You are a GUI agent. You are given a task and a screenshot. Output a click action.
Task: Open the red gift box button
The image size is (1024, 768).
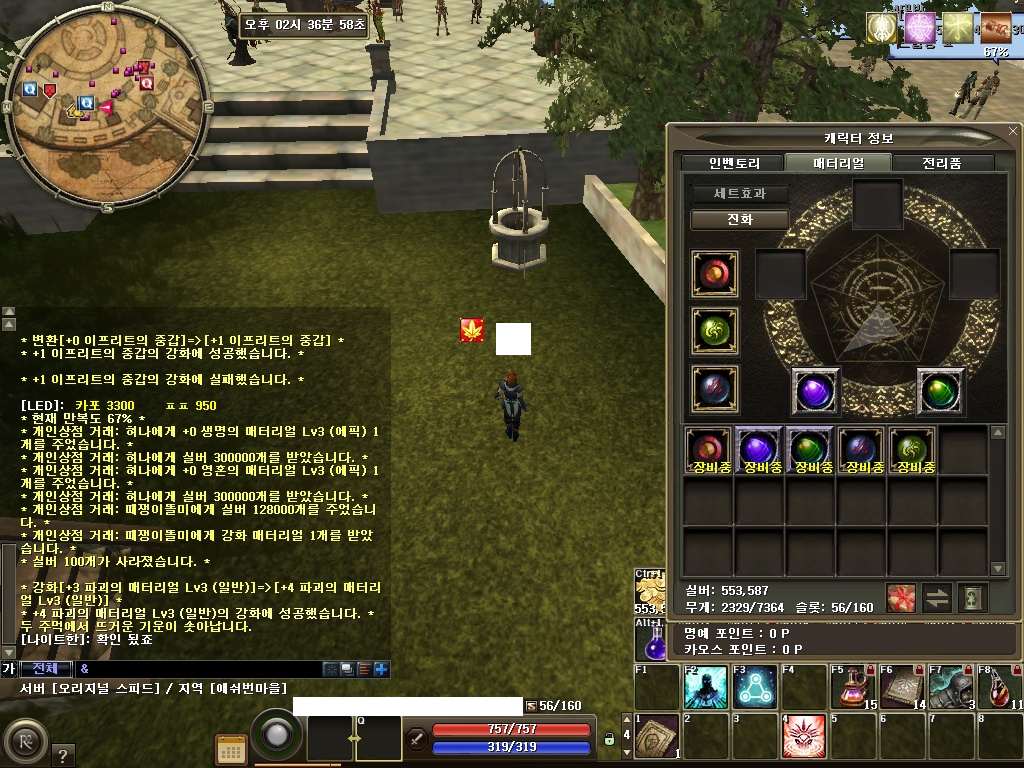(x=901, y=598)
